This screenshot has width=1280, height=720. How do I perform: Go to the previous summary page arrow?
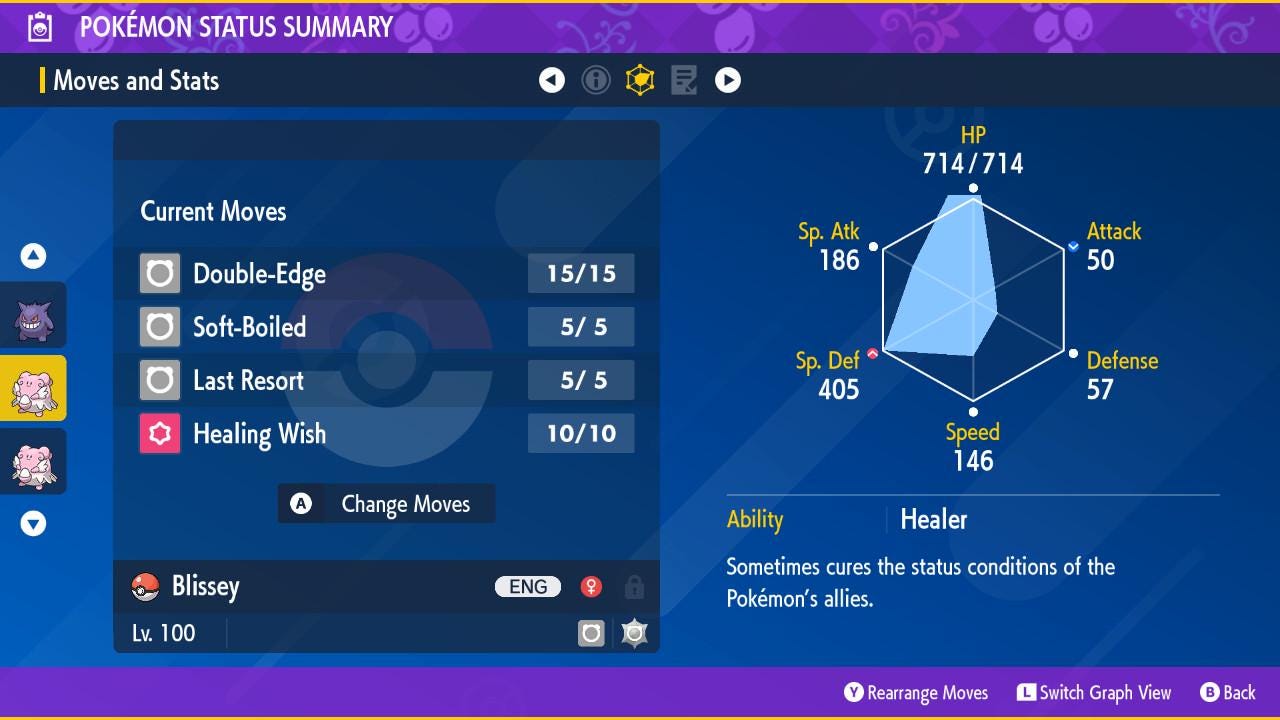click(x=552, y=81)
